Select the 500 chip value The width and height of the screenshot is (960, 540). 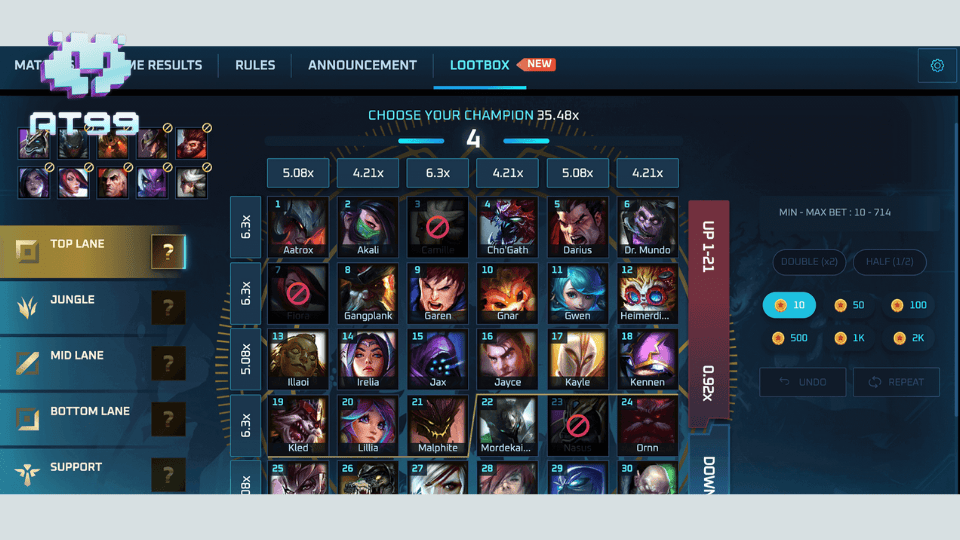tap(790, 338)
